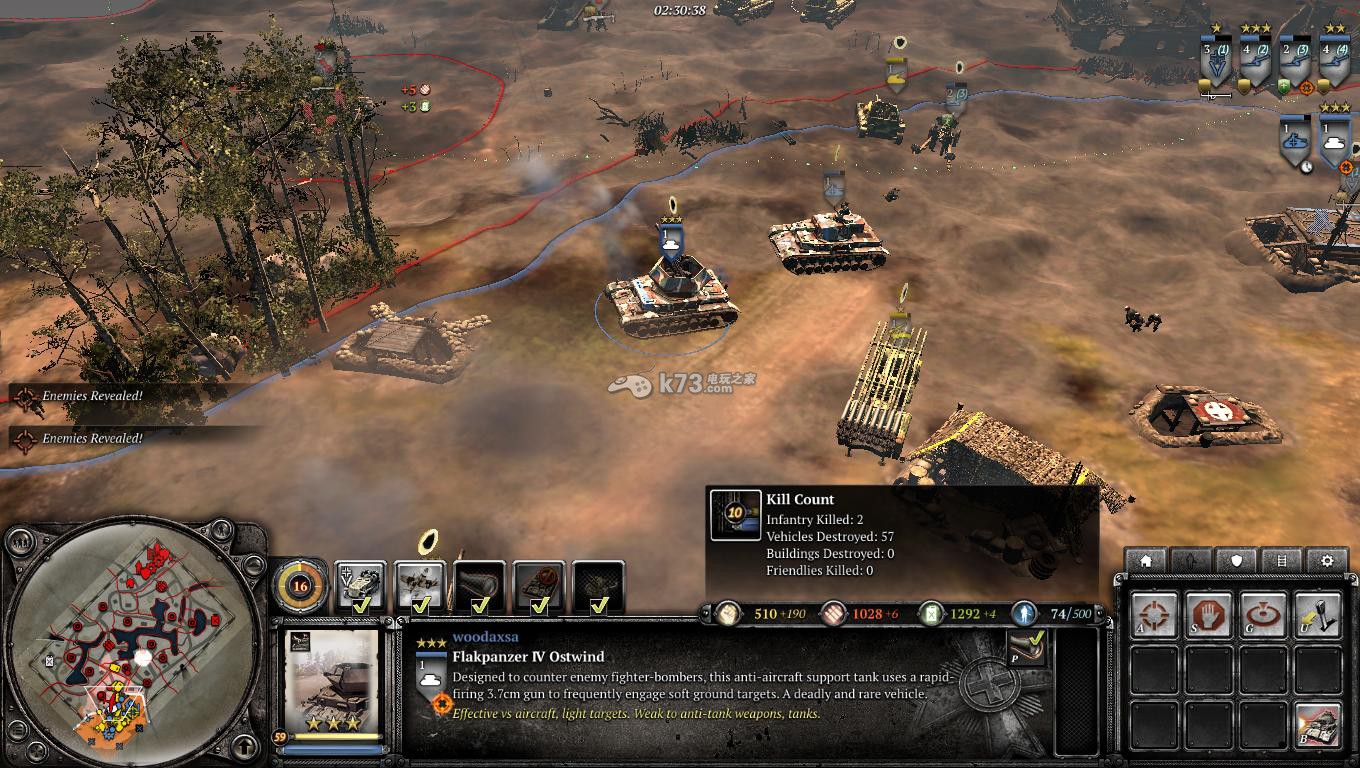Viewport: 1360px width, 768px height.
Task: Click the command points counter dial
Action: (x=299, y=585)
